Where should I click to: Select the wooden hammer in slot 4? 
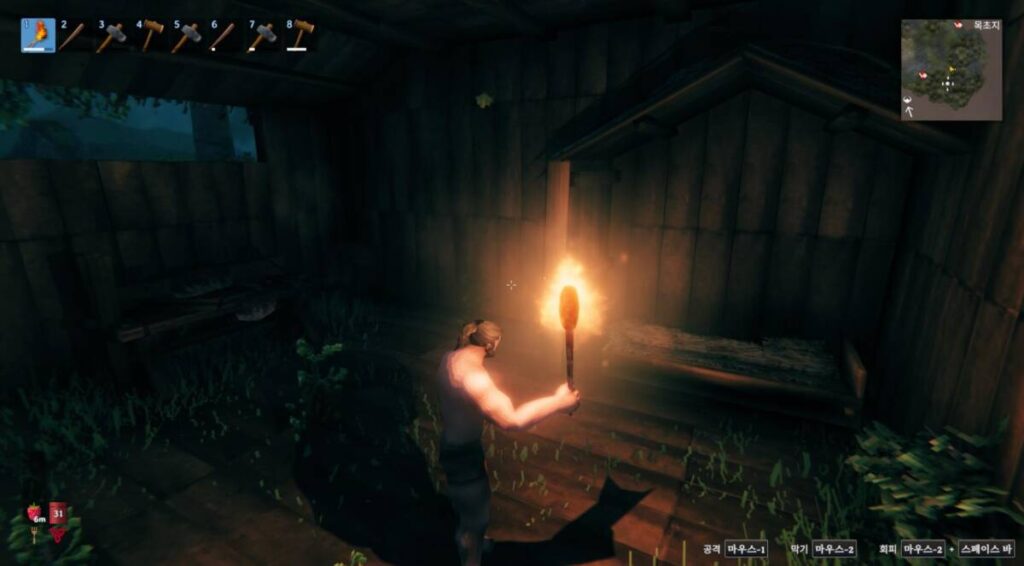point(150,36)
